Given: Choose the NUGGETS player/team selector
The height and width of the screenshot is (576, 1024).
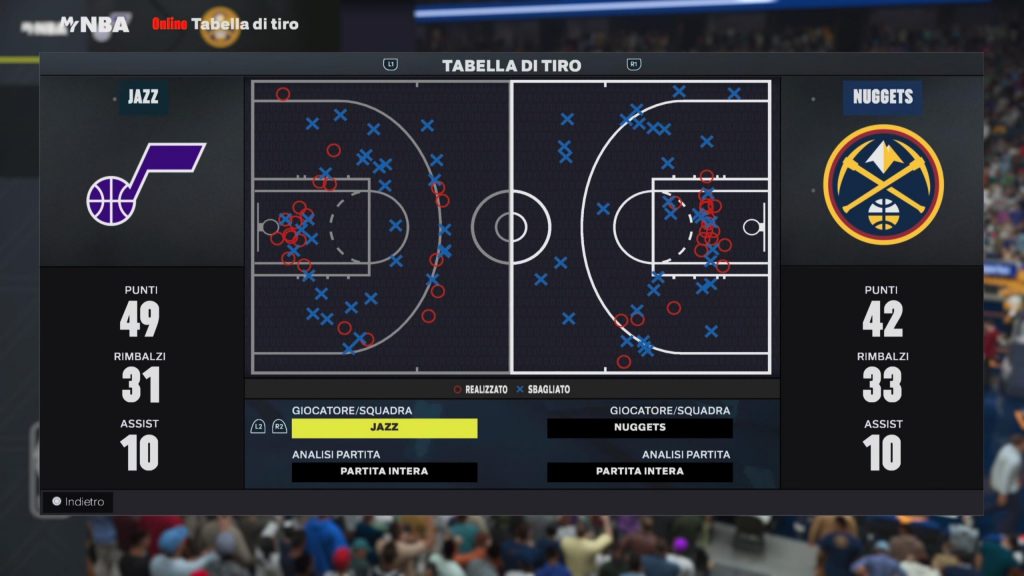Looking at the screenshot, I should [640, 428].
